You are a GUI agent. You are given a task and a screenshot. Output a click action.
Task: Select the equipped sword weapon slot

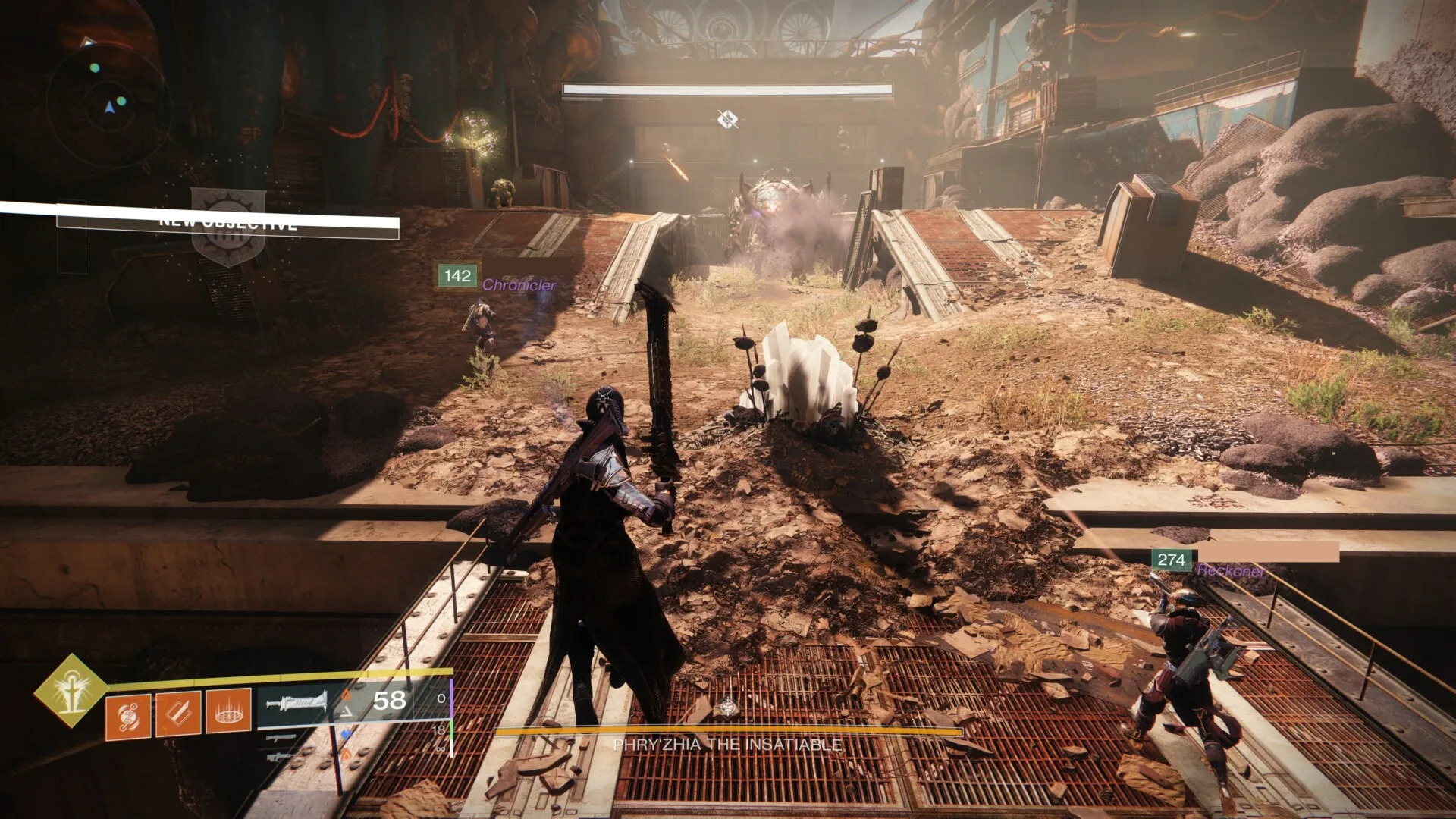pyautogui.click(x=297, y=703)
